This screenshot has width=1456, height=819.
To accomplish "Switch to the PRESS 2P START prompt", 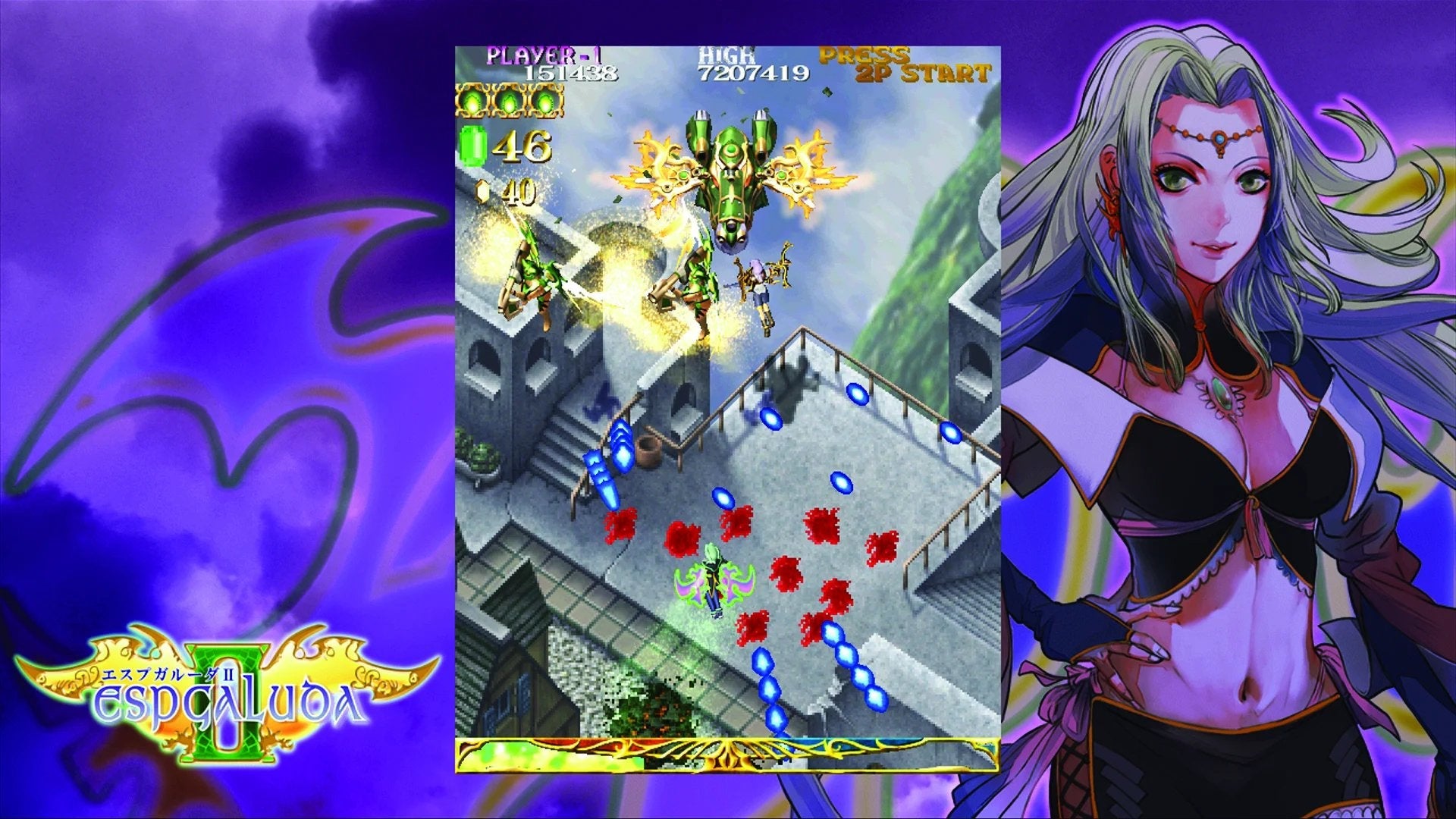I will tap(902, 64).
